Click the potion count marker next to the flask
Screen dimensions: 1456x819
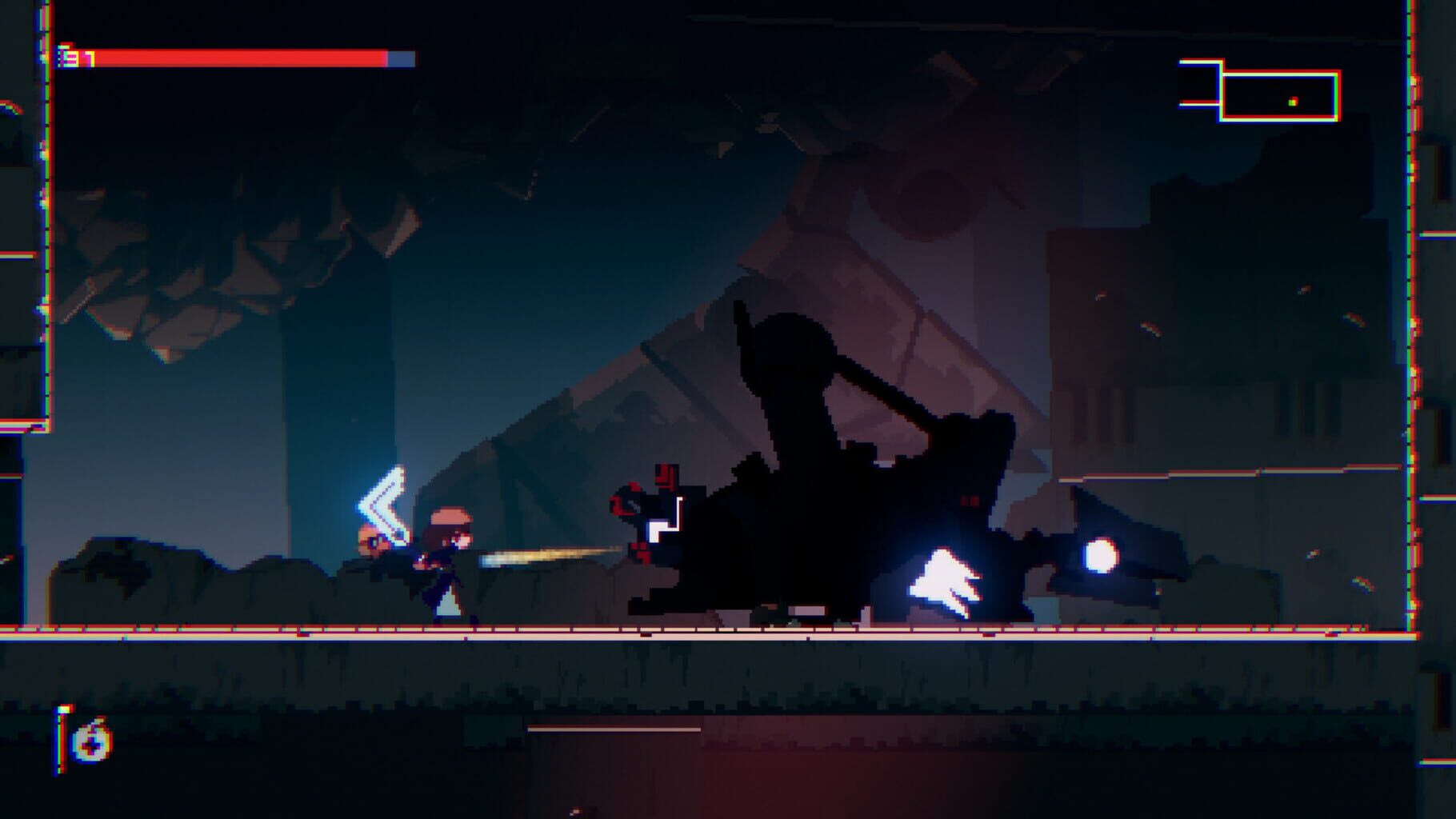coord(60,744)
